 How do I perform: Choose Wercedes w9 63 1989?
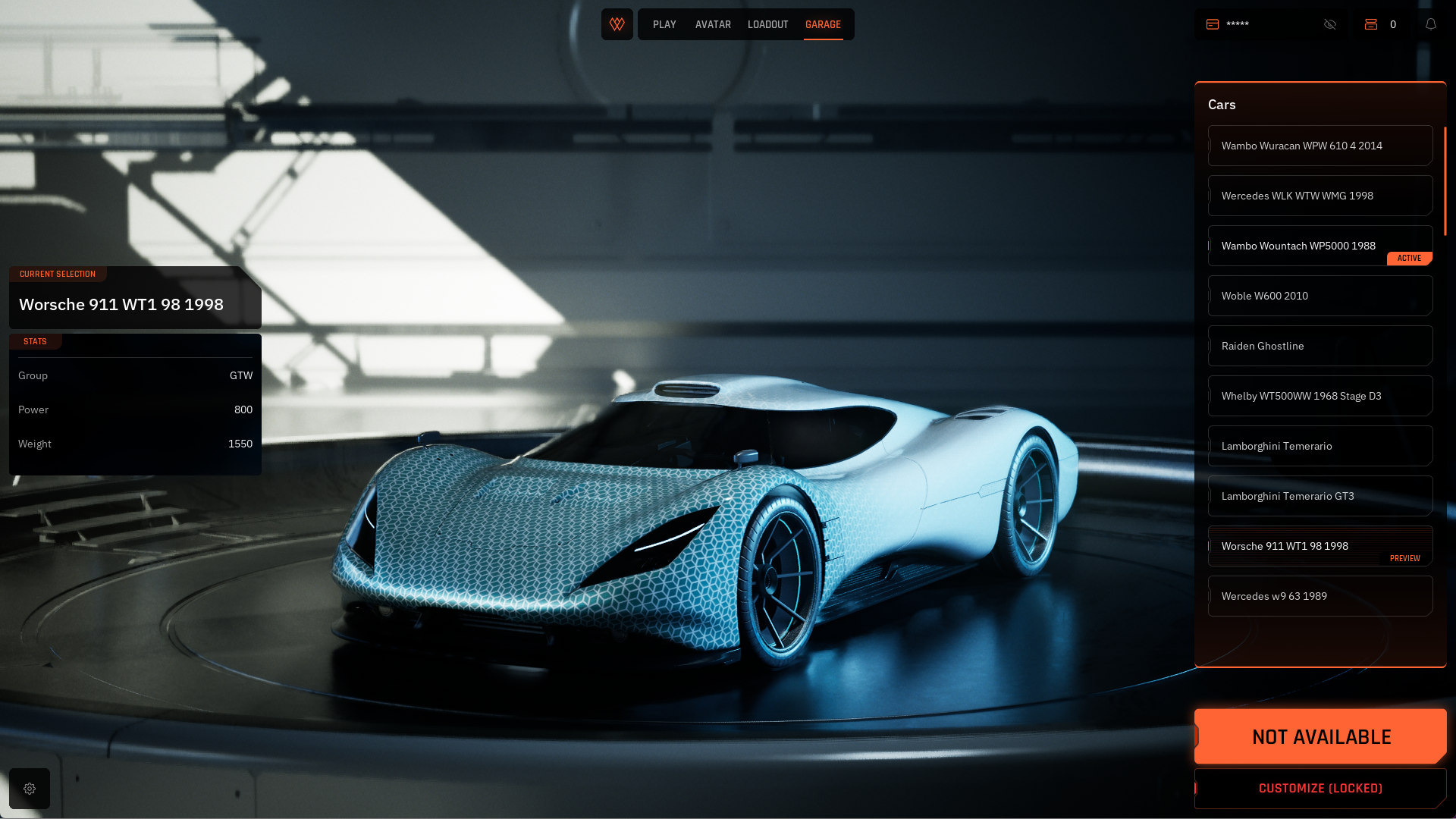coord(1319,596)
